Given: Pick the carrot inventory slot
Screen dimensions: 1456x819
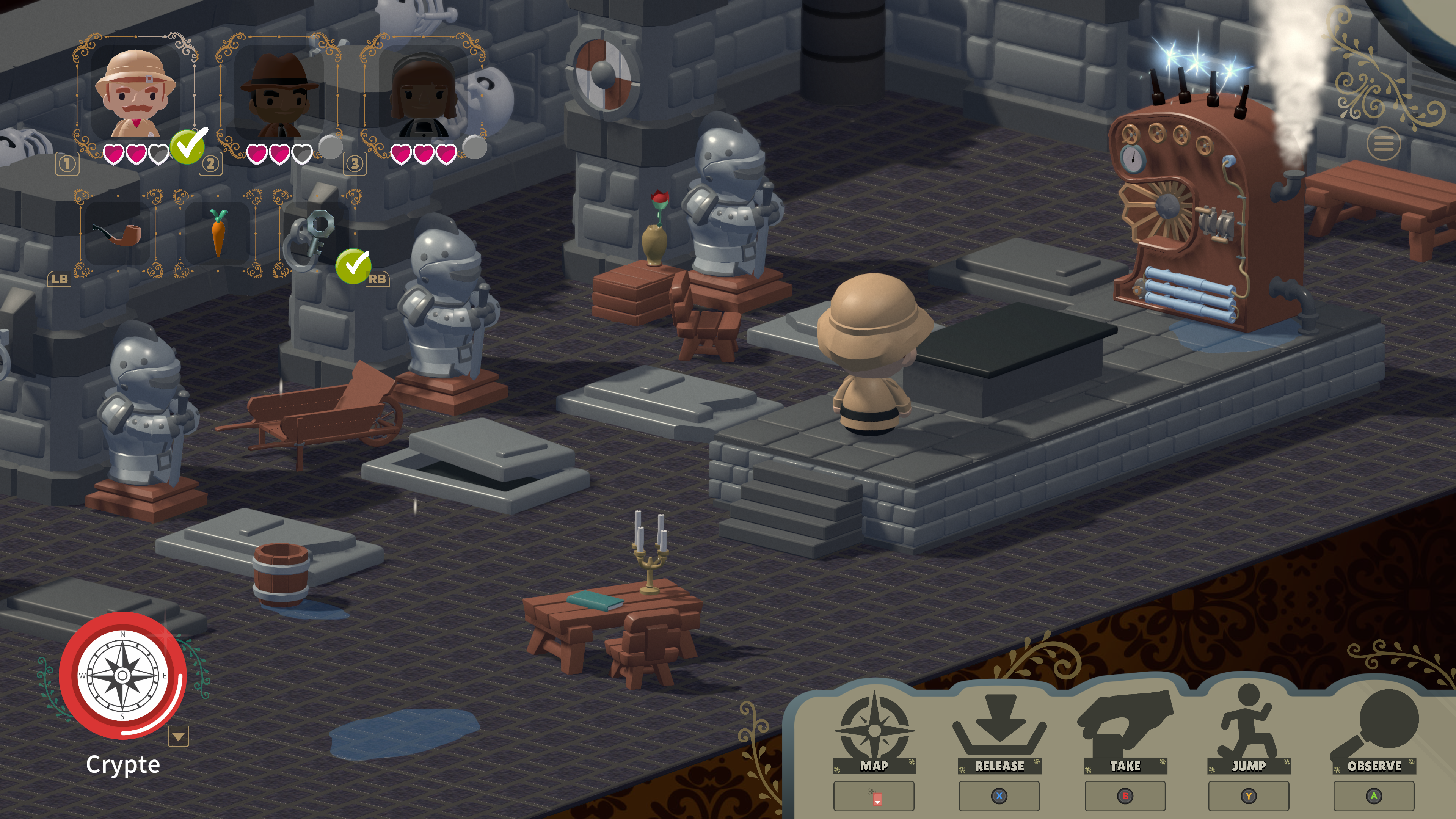Looking at the screenshot, I should click(x=218, y=233).
